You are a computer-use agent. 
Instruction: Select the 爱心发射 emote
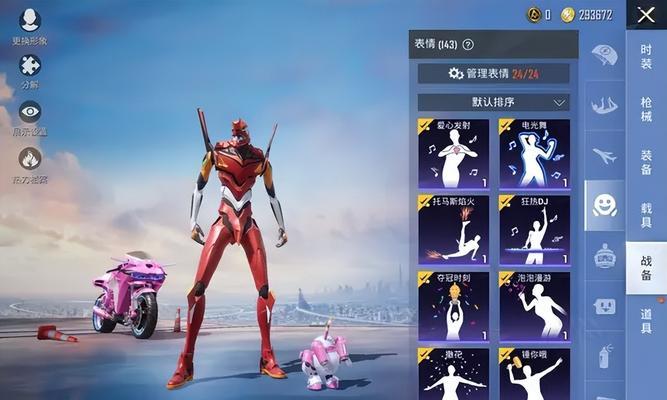point(453,154)
